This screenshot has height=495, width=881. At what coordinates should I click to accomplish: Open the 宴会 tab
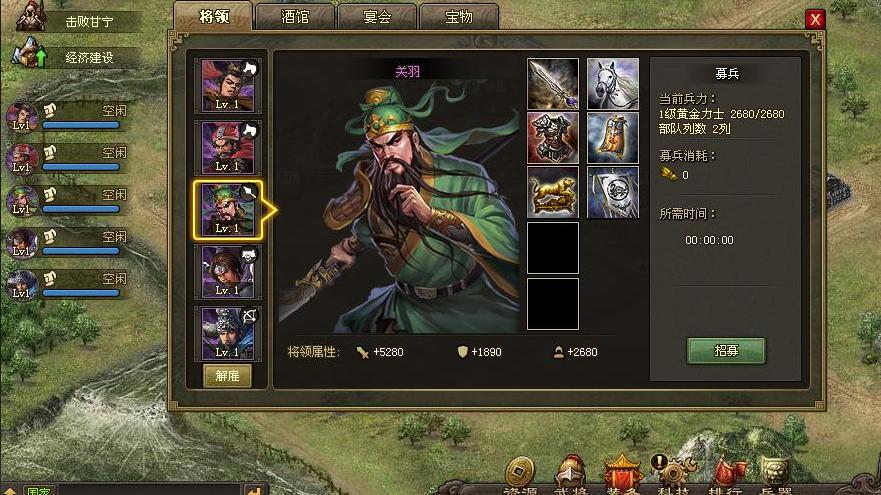coord(377,17)
